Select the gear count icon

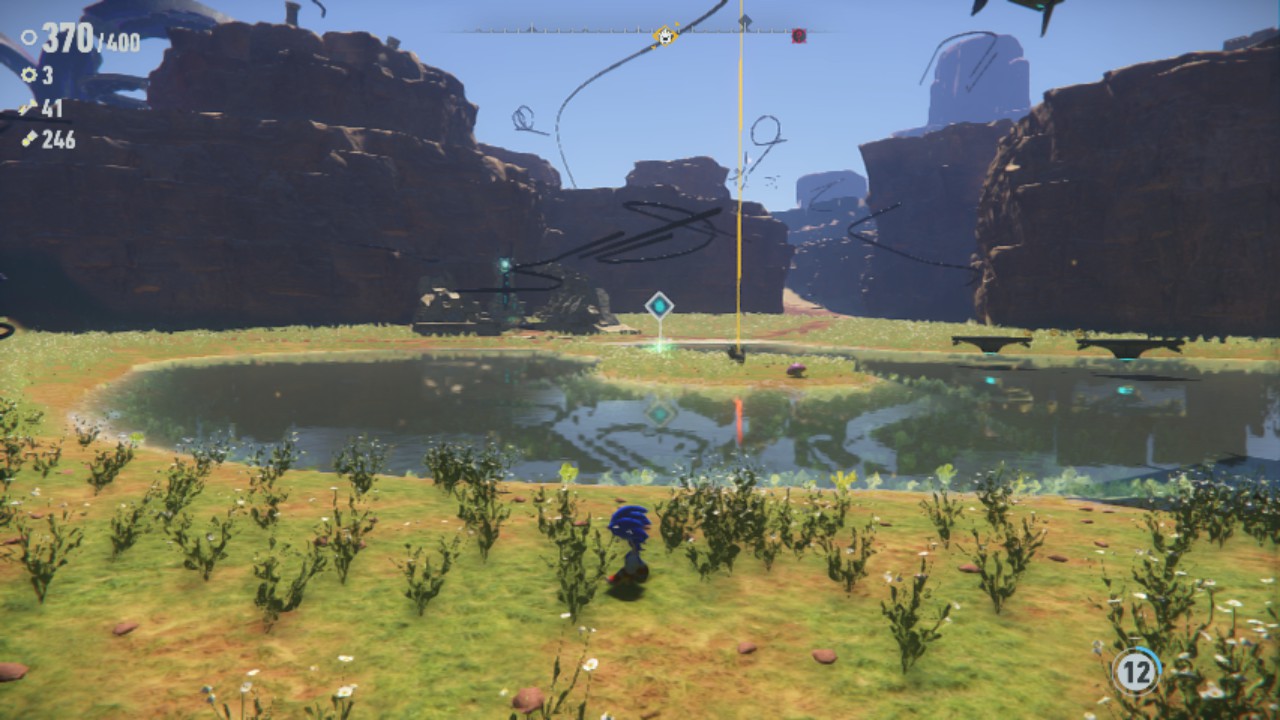[29, 74]
